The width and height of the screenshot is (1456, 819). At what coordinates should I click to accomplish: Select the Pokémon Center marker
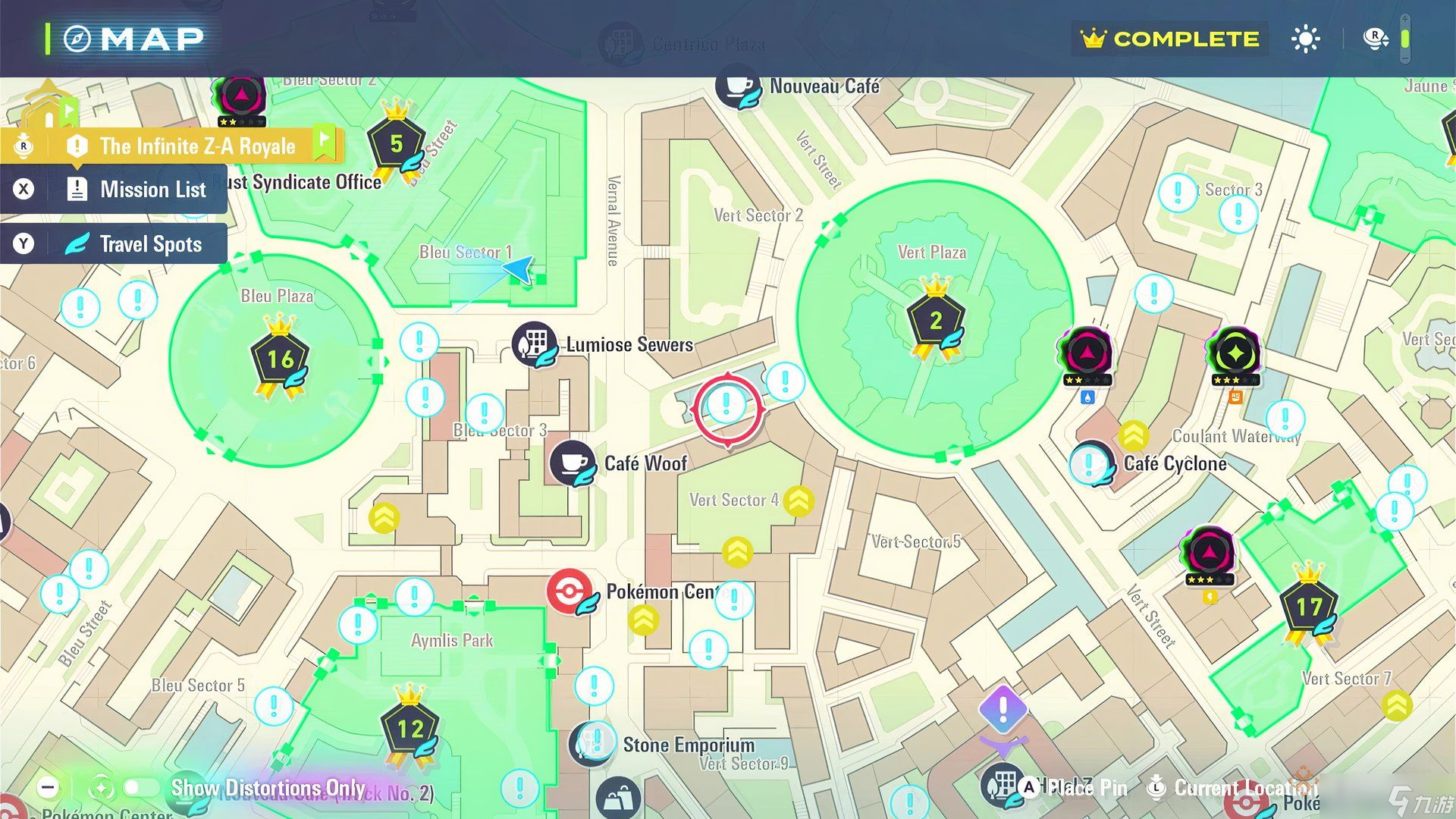click(x=570, y=591)
